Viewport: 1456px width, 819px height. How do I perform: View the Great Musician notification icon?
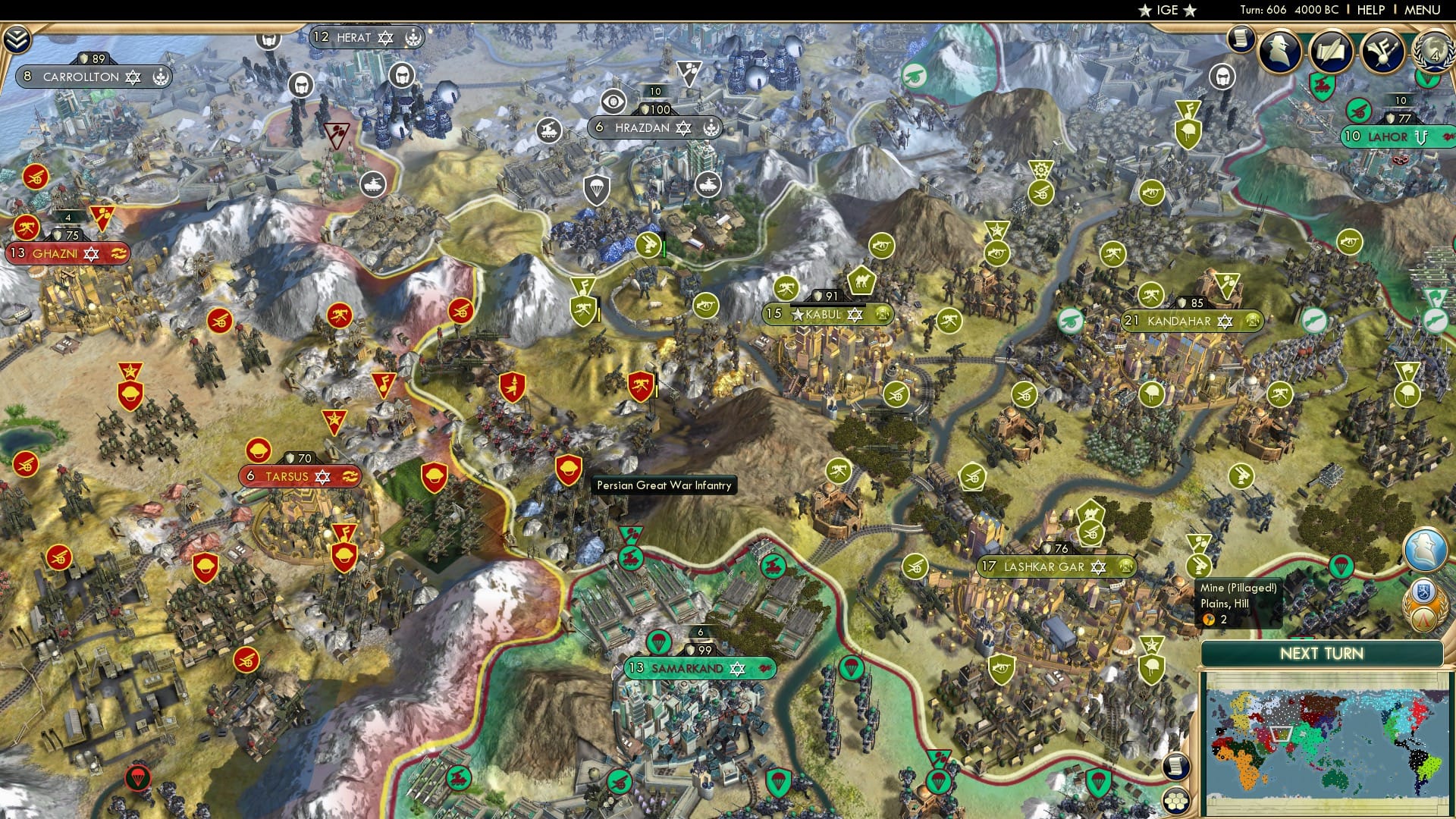click(1383, 52)
